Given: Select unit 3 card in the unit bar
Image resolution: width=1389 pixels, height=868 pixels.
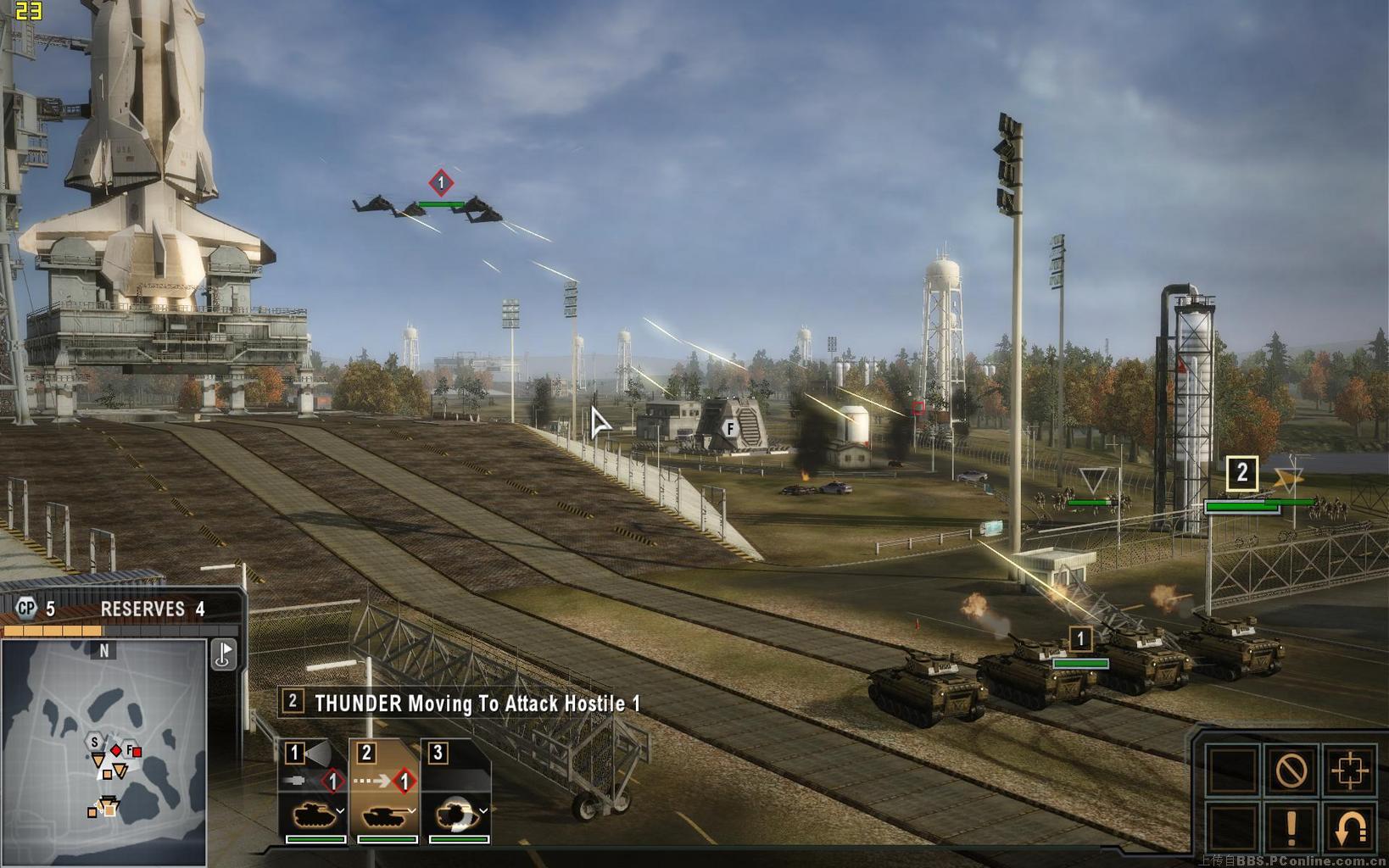Looking at the screenshot, I should point(455,791).
